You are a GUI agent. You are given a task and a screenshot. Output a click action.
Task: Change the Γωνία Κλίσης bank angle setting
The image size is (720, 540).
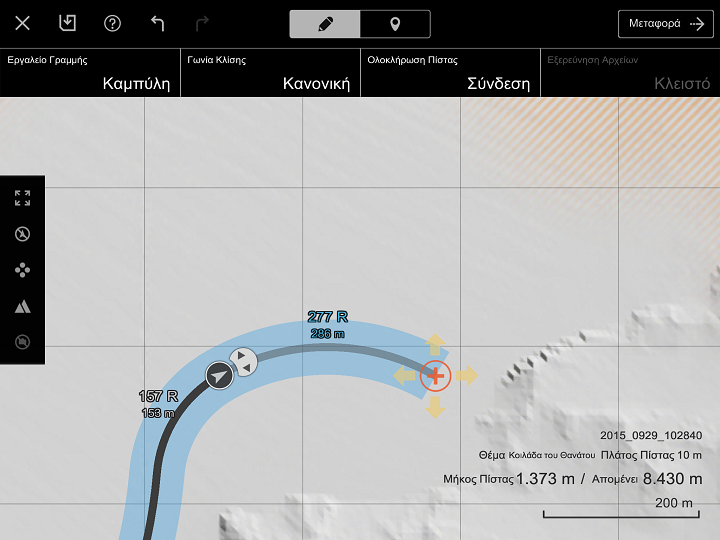pyautogui.click(x=270, y=73)
